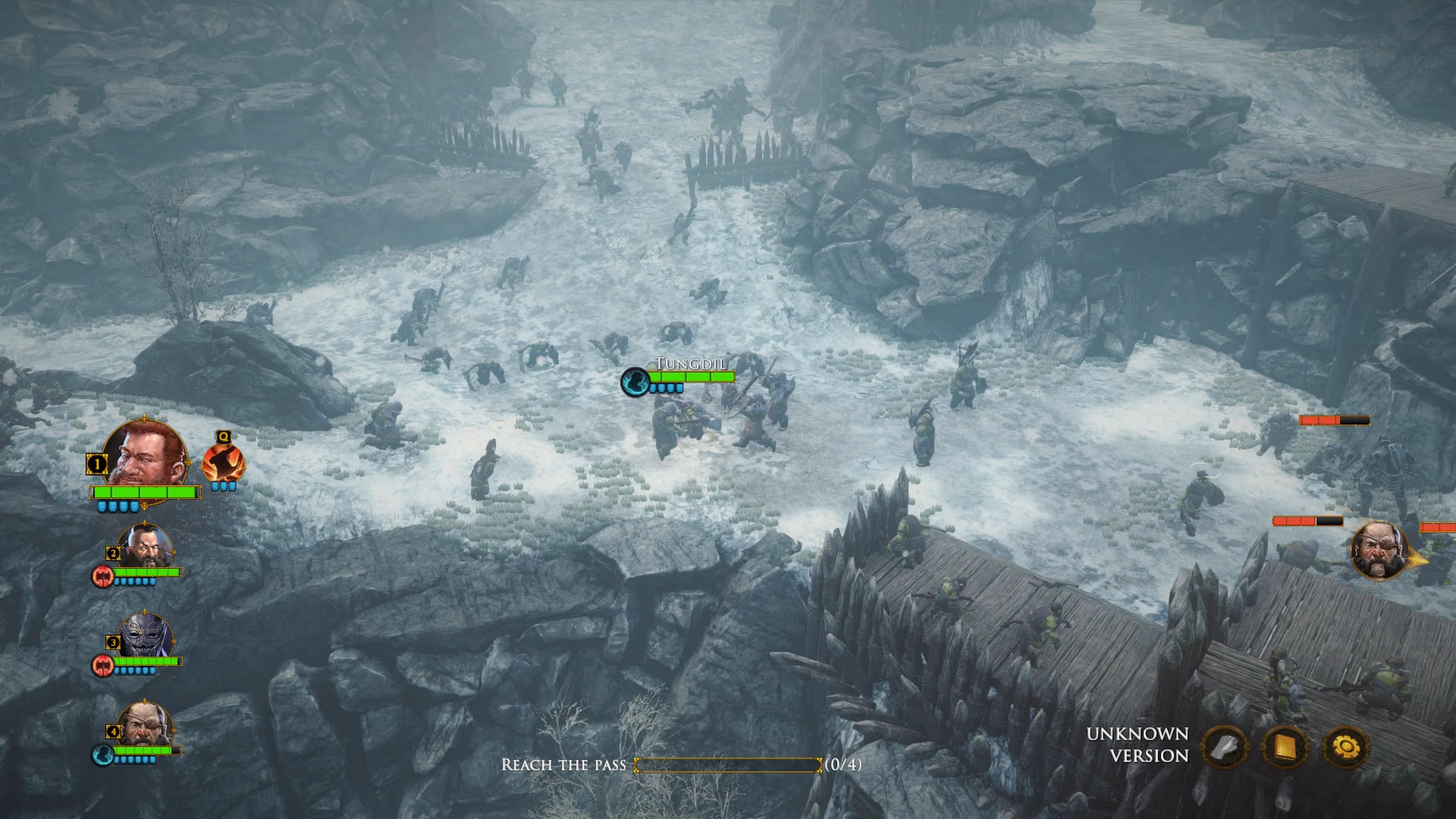Activate the fiery Q ability icon

click(223, 462)
